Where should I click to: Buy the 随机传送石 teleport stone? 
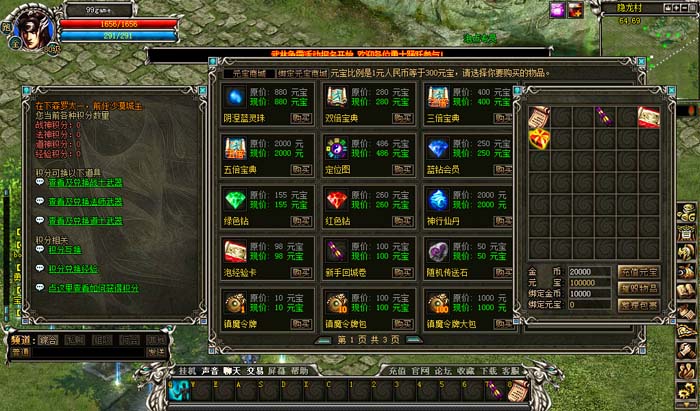[506, 272]
